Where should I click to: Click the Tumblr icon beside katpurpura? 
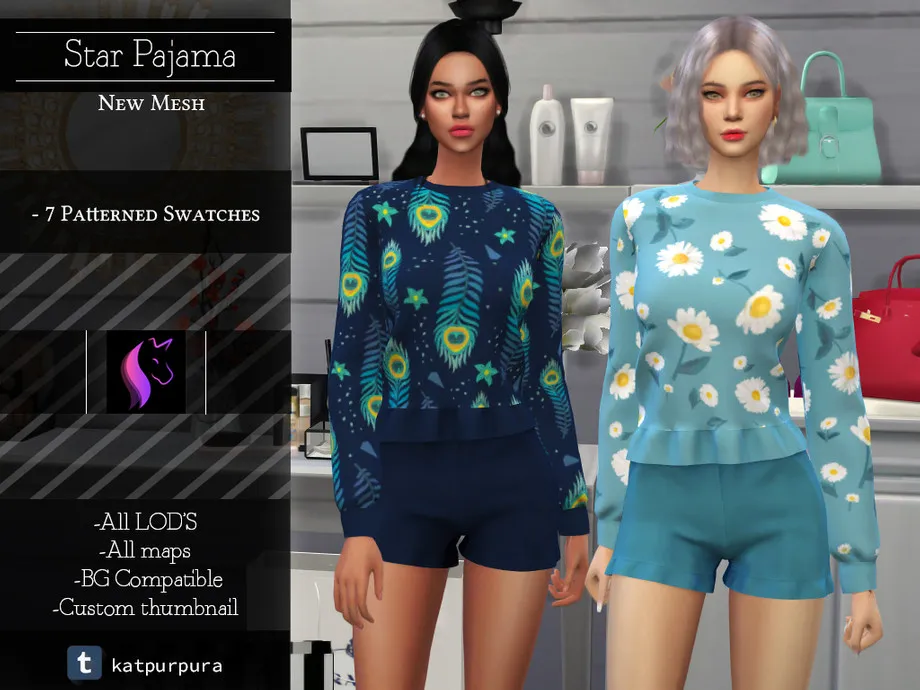[84, 662]
